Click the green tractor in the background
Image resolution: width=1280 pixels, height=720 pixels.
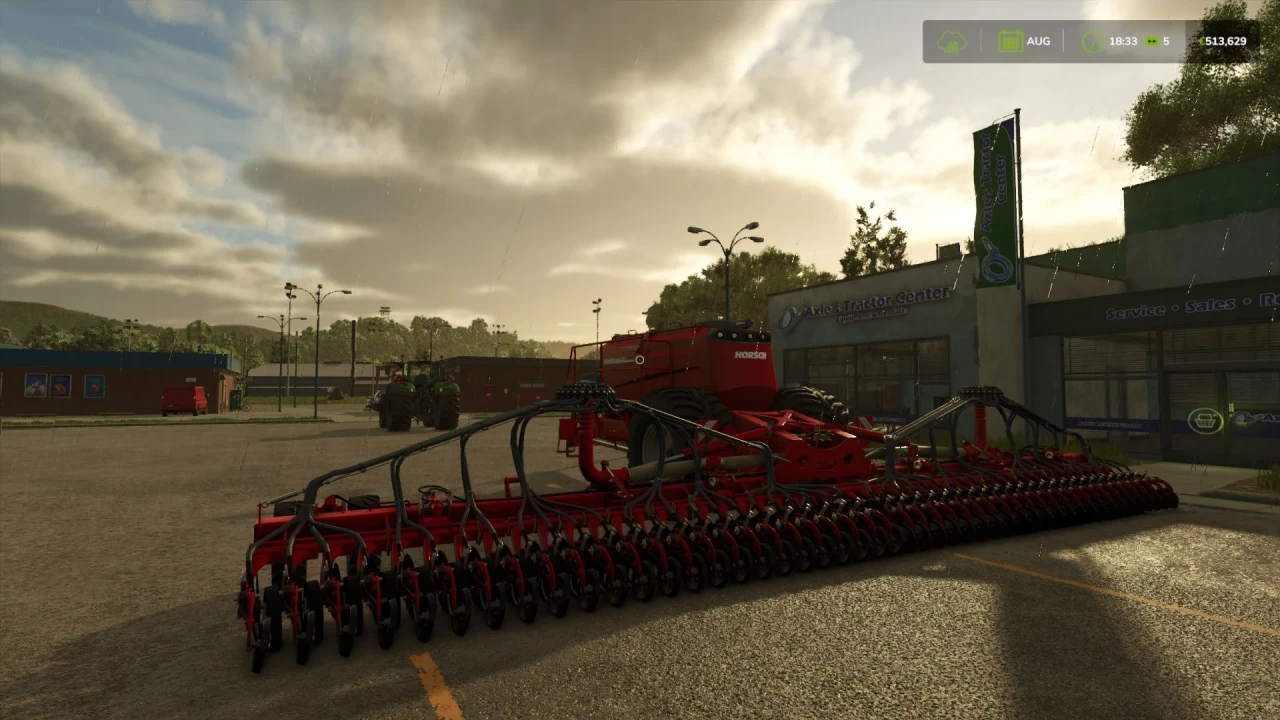click(x=420, y=395)
